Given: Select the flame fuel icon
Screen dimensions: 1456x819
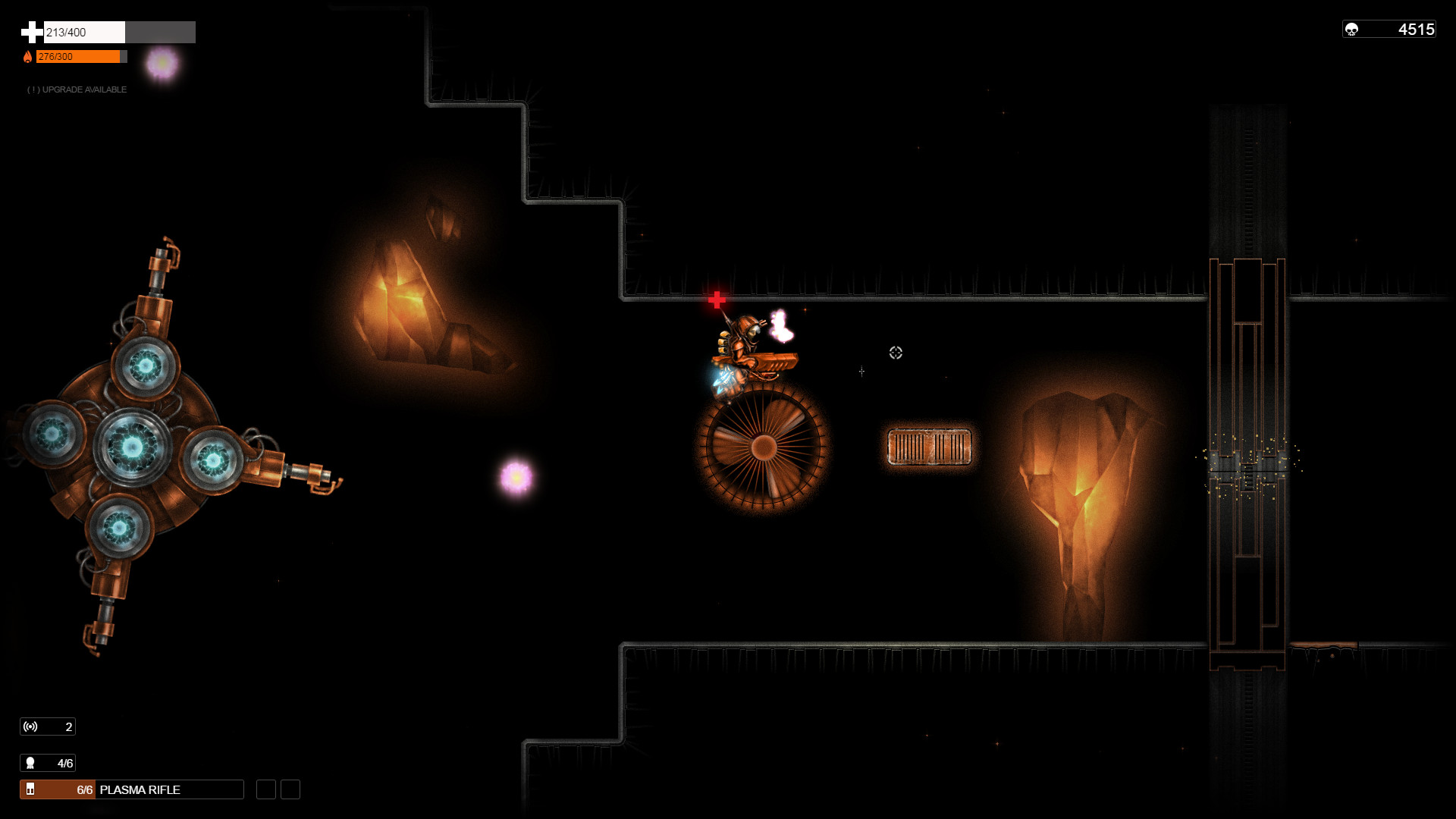Looking at the screenshot, I should pyautogui.click(x=29, y=56).
